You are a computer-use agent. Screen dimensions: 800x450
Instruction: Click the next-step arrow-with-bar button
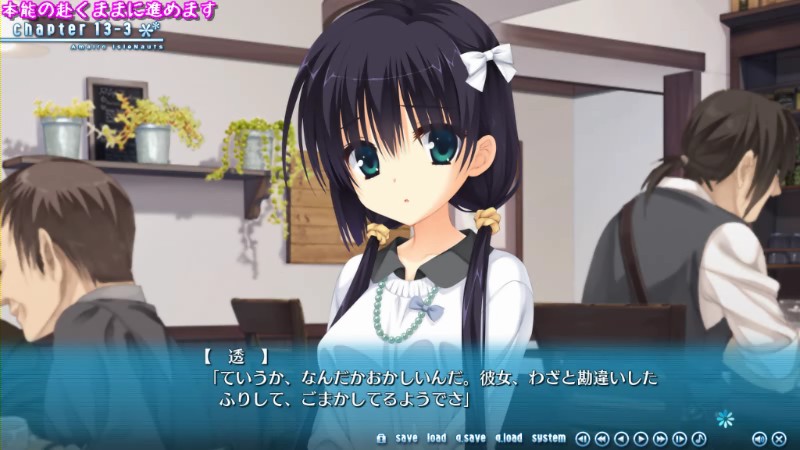680,438
